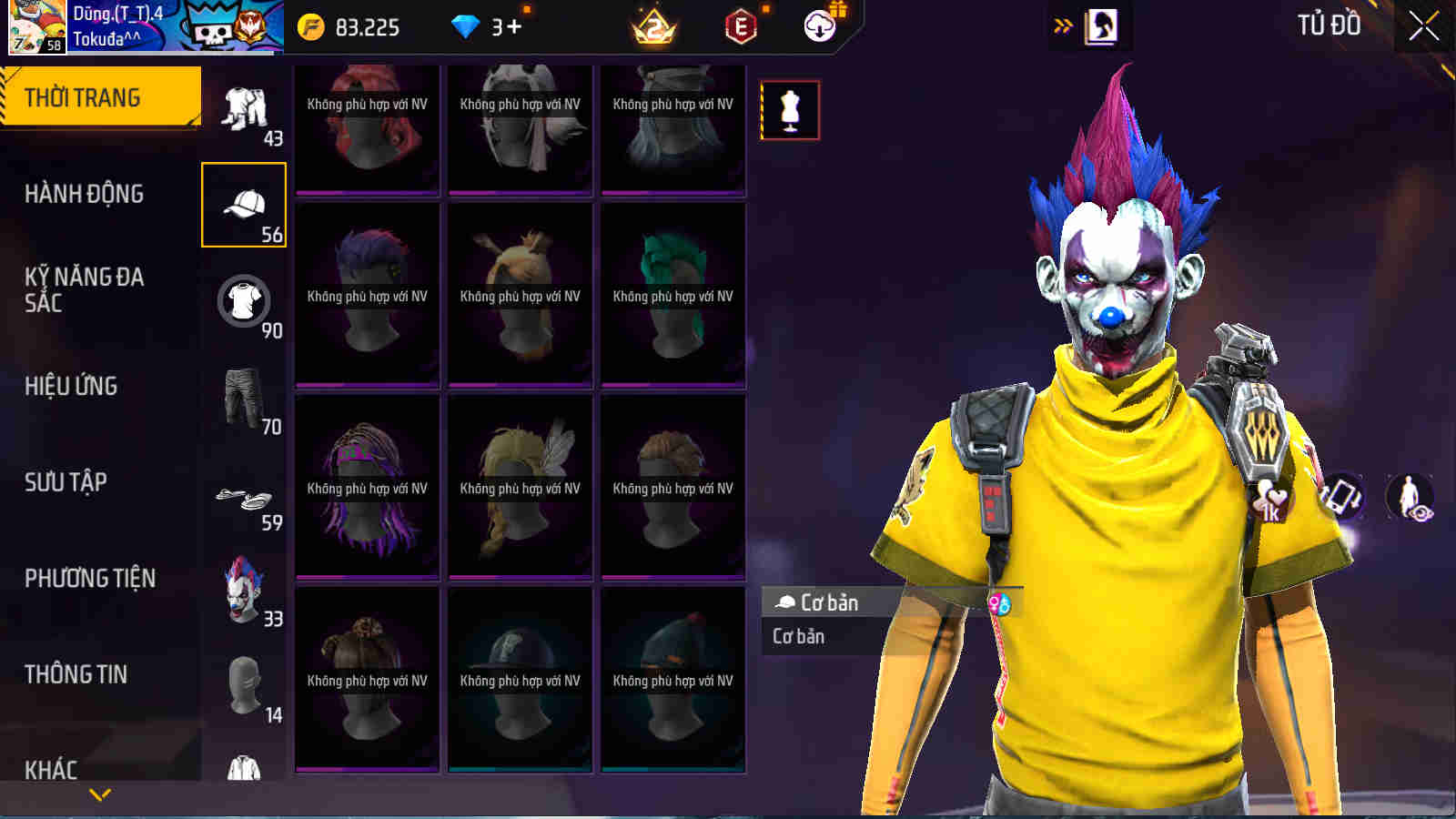
Task: Toggle the profile card panel icon near TỦ ĐỒ
Action: [x=1101, y=27]
